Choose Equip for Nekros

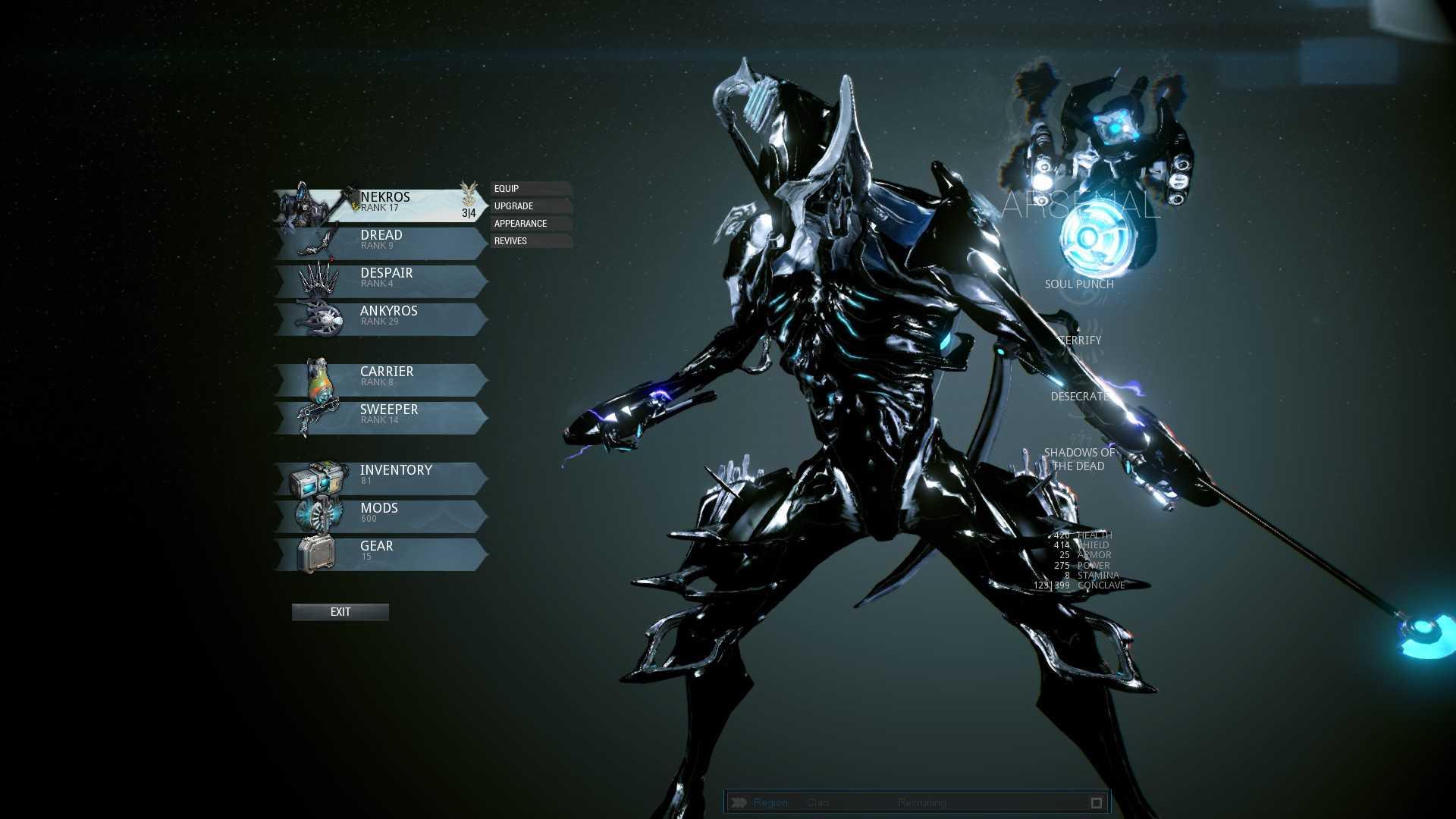tap(530, 189)
